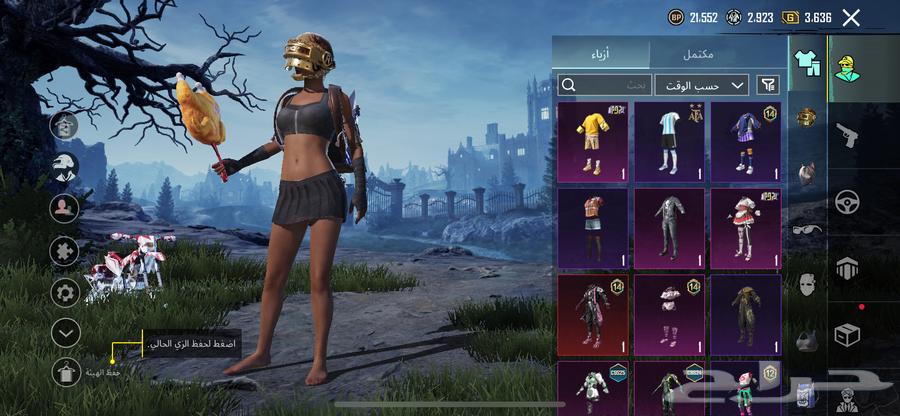This screenshot has height=416, width=900.
Task: Save the current outfit with hanger button
Action: point(65,371)
